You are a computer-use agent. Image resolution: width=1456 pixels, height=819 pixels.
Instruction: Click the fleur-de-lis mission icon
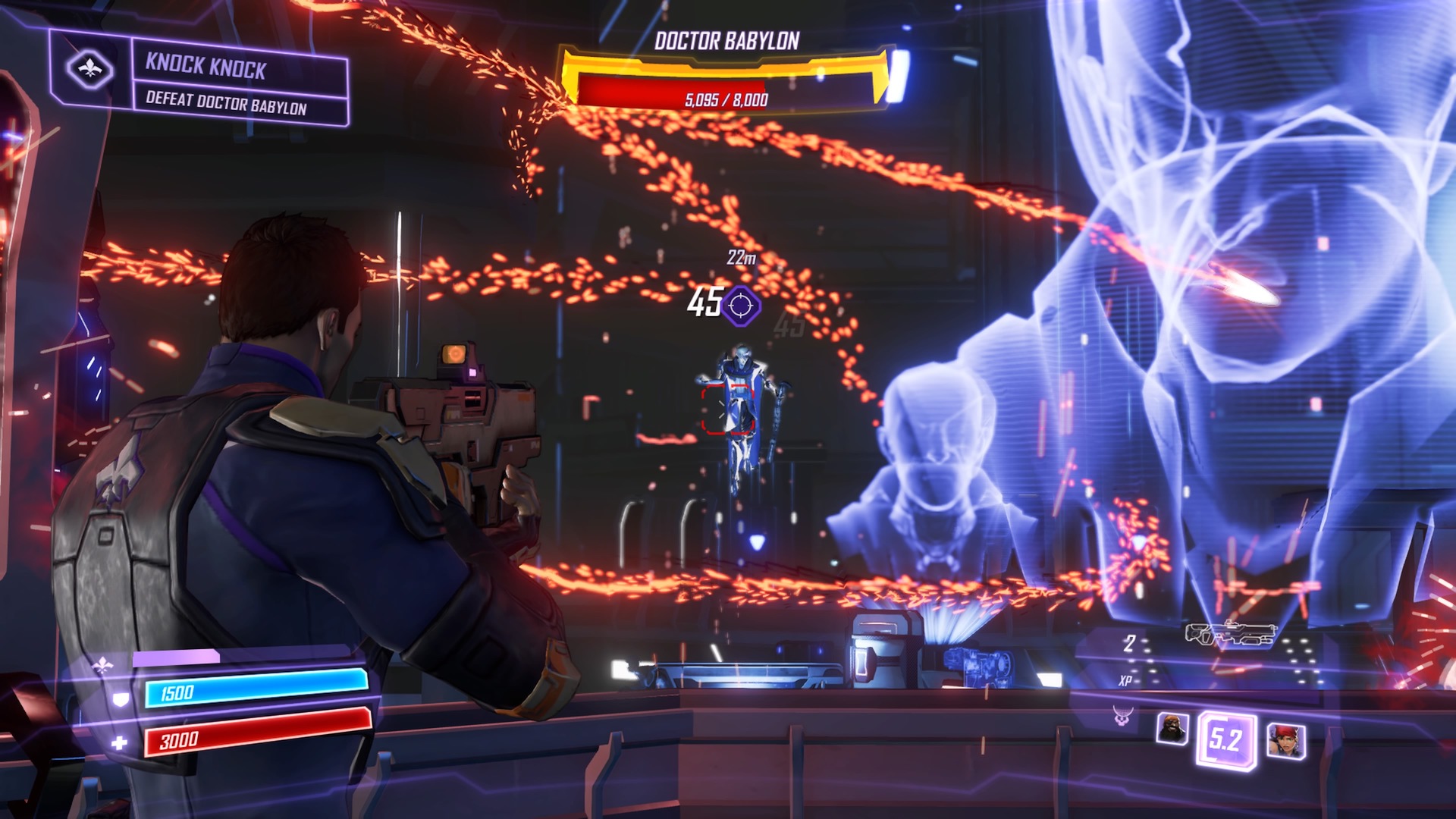[x=89, y=70]
